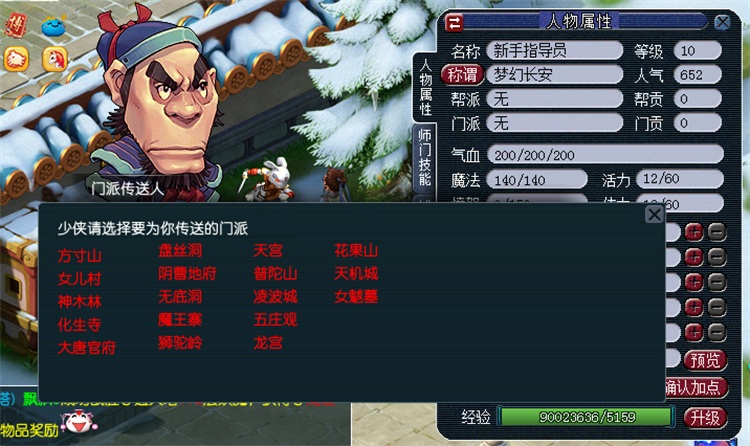This screenshot has width=750, height=446.
Task: Choose 女儿村 as destination
Action: click(x=80, y=279)
